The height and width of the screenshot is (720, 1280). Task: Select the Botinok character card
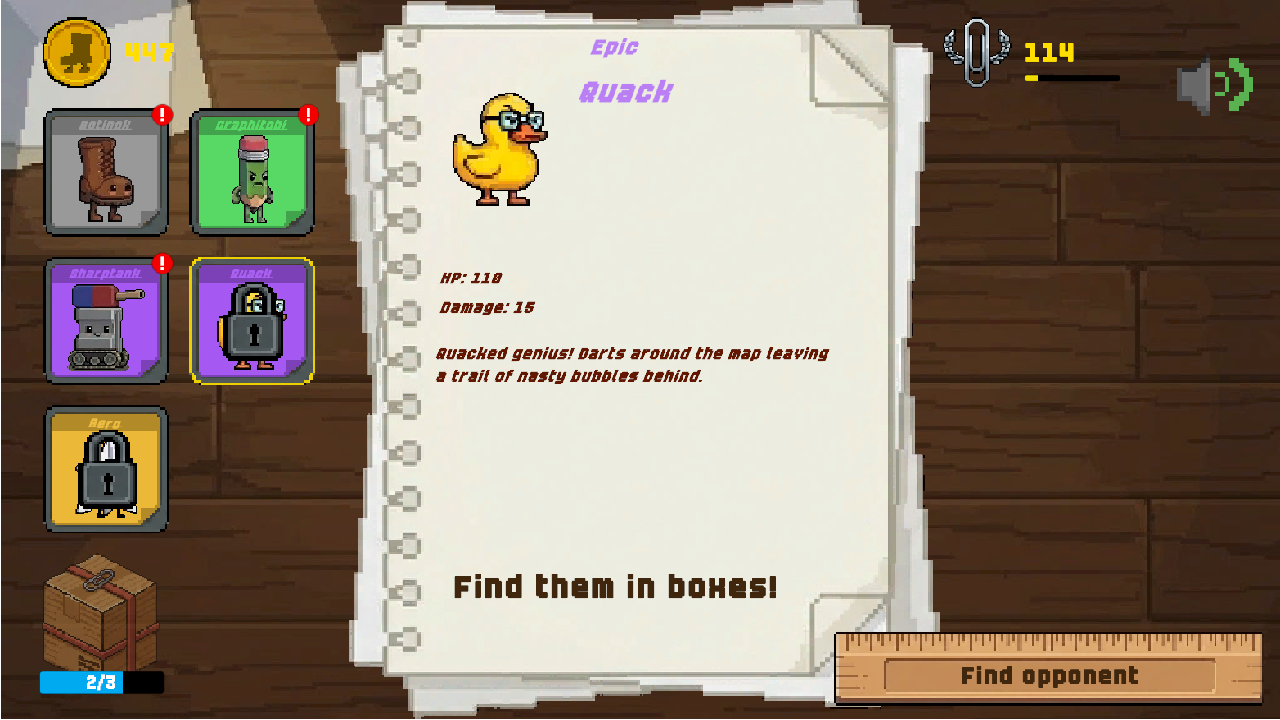[x=106, y=172]
